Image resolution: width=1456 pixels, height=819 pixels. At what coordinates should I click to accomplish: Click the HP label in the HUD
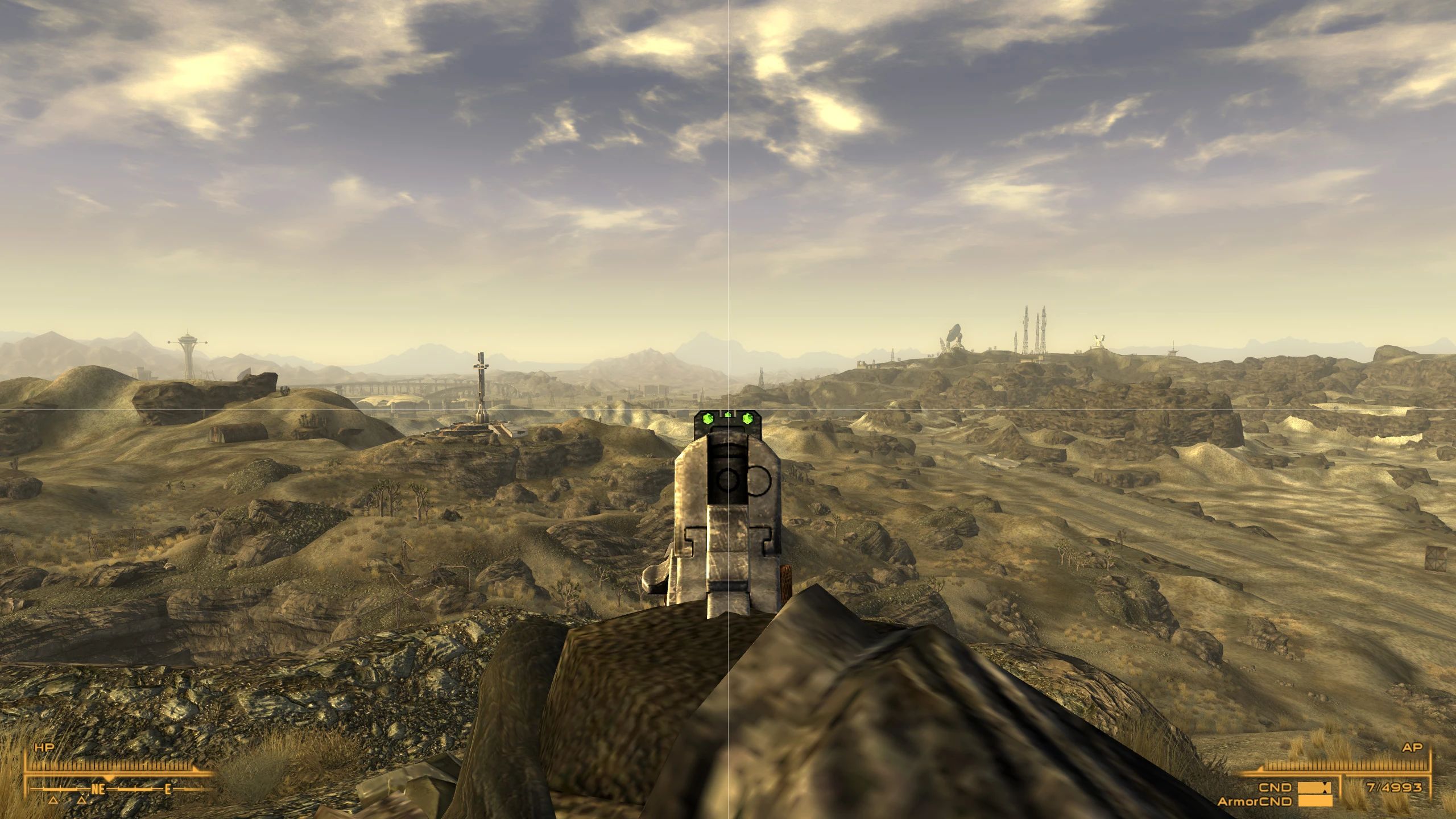pyautogui.click(x=45, y=747)
